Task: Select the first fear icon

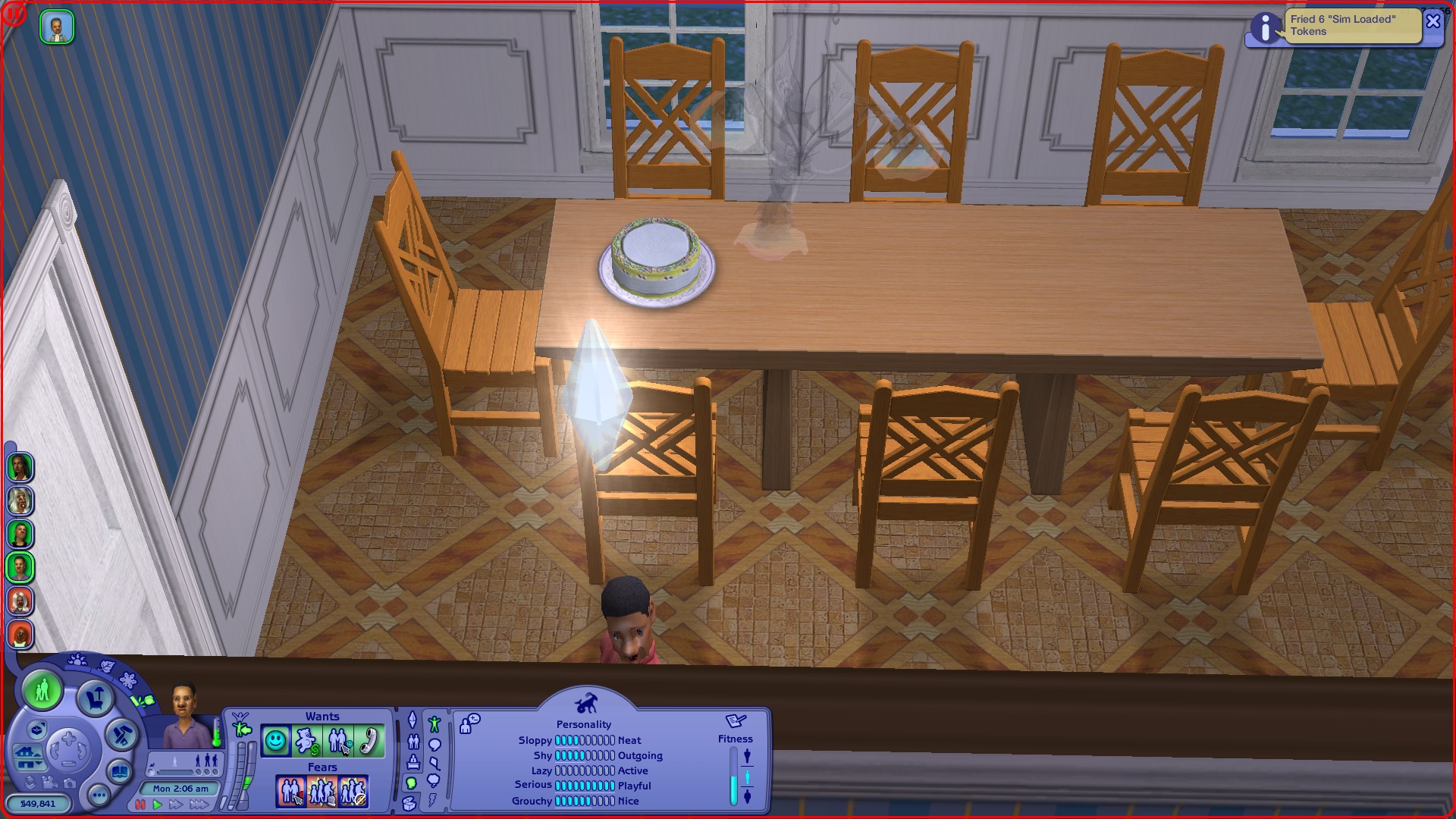Action: tap(290, 792)
